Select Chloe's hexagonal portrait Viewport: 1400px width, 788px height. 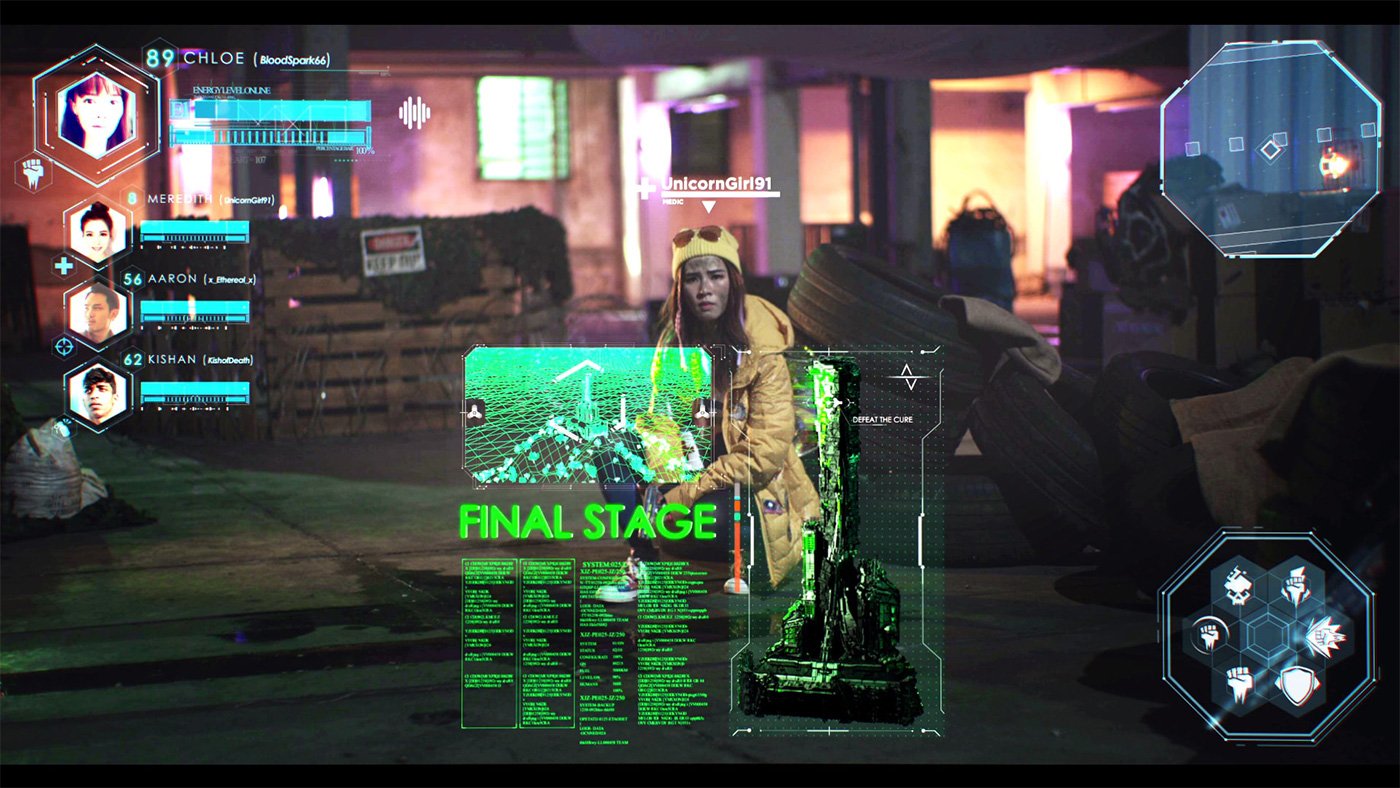97,114
